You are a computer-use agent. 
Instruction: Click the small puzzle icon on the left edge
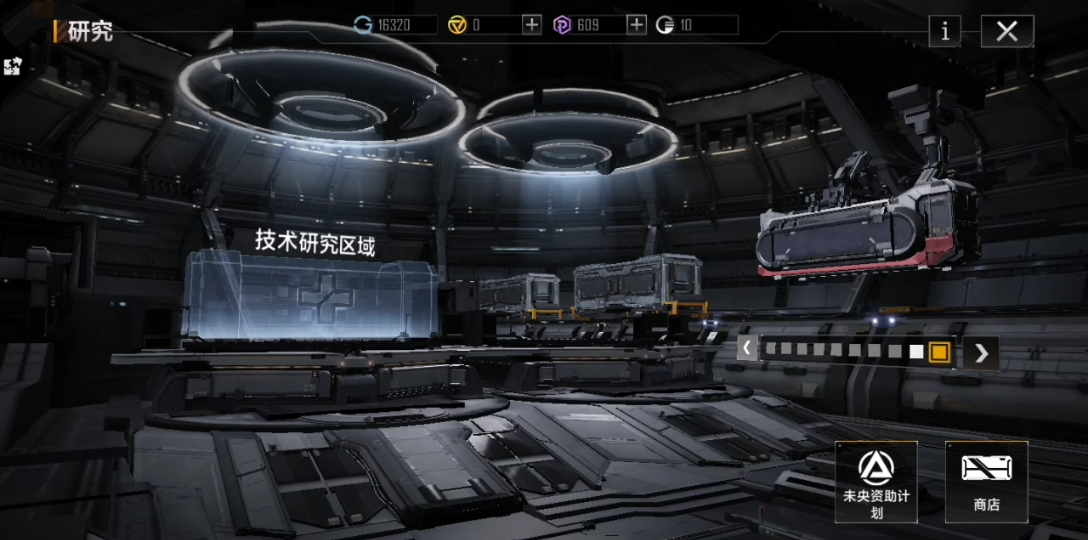coord(12,67)
